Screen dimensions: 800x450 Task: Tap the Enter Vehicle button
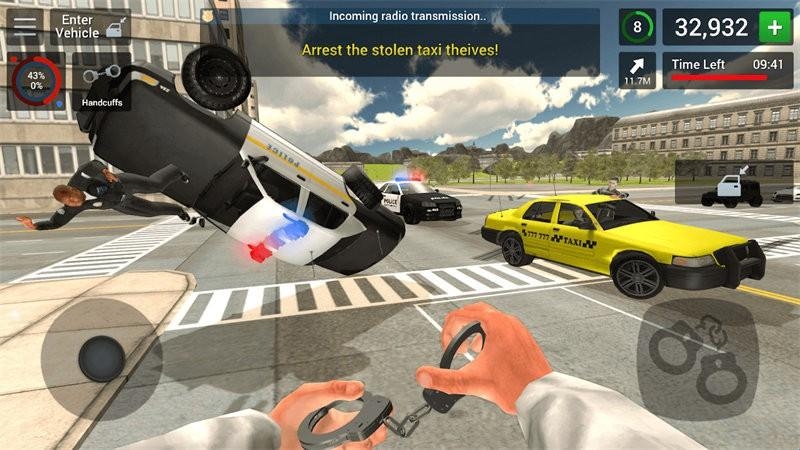(x=89, y=27)
